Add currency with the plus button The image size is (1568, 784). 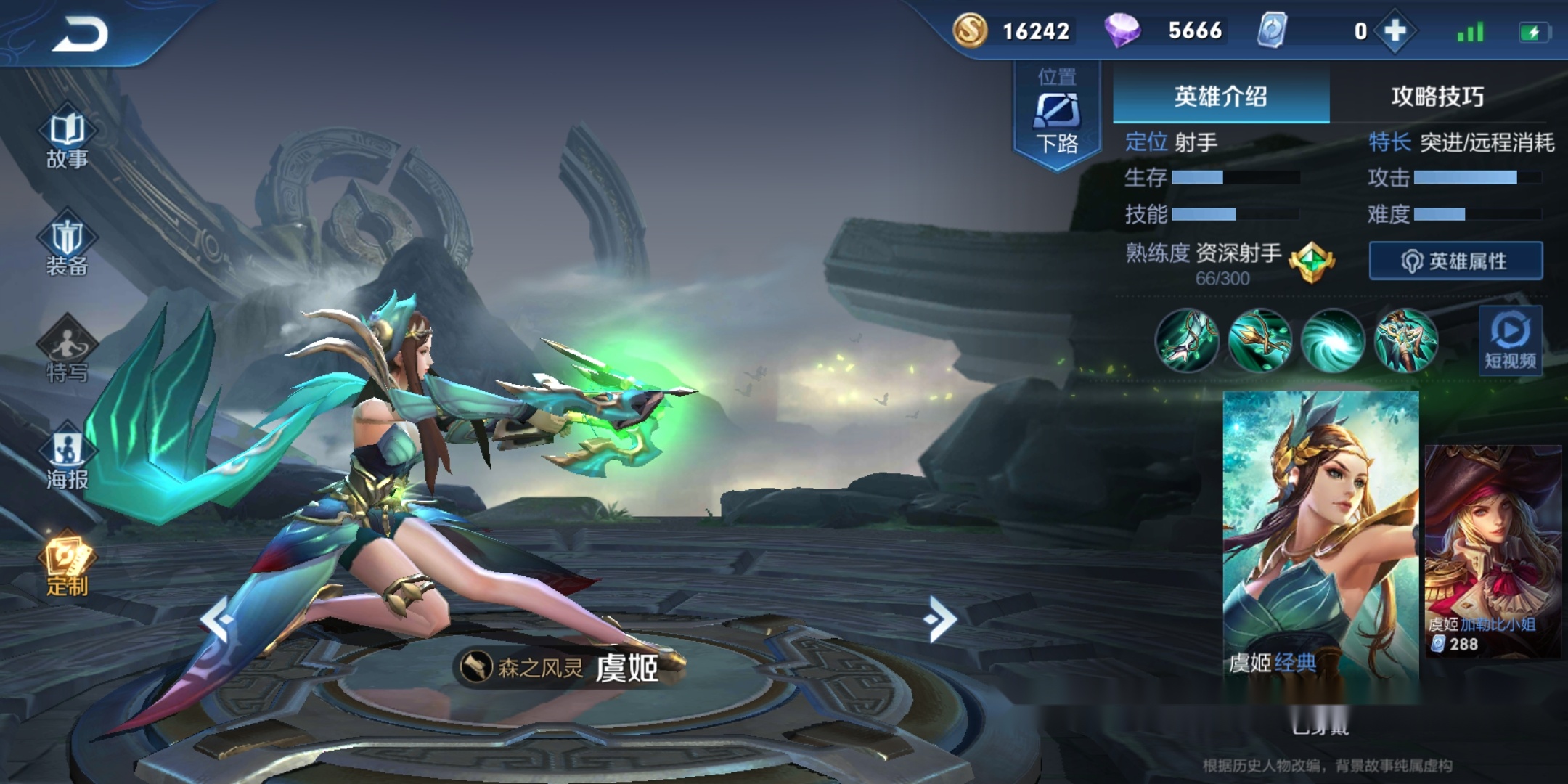coord(1395,31)
